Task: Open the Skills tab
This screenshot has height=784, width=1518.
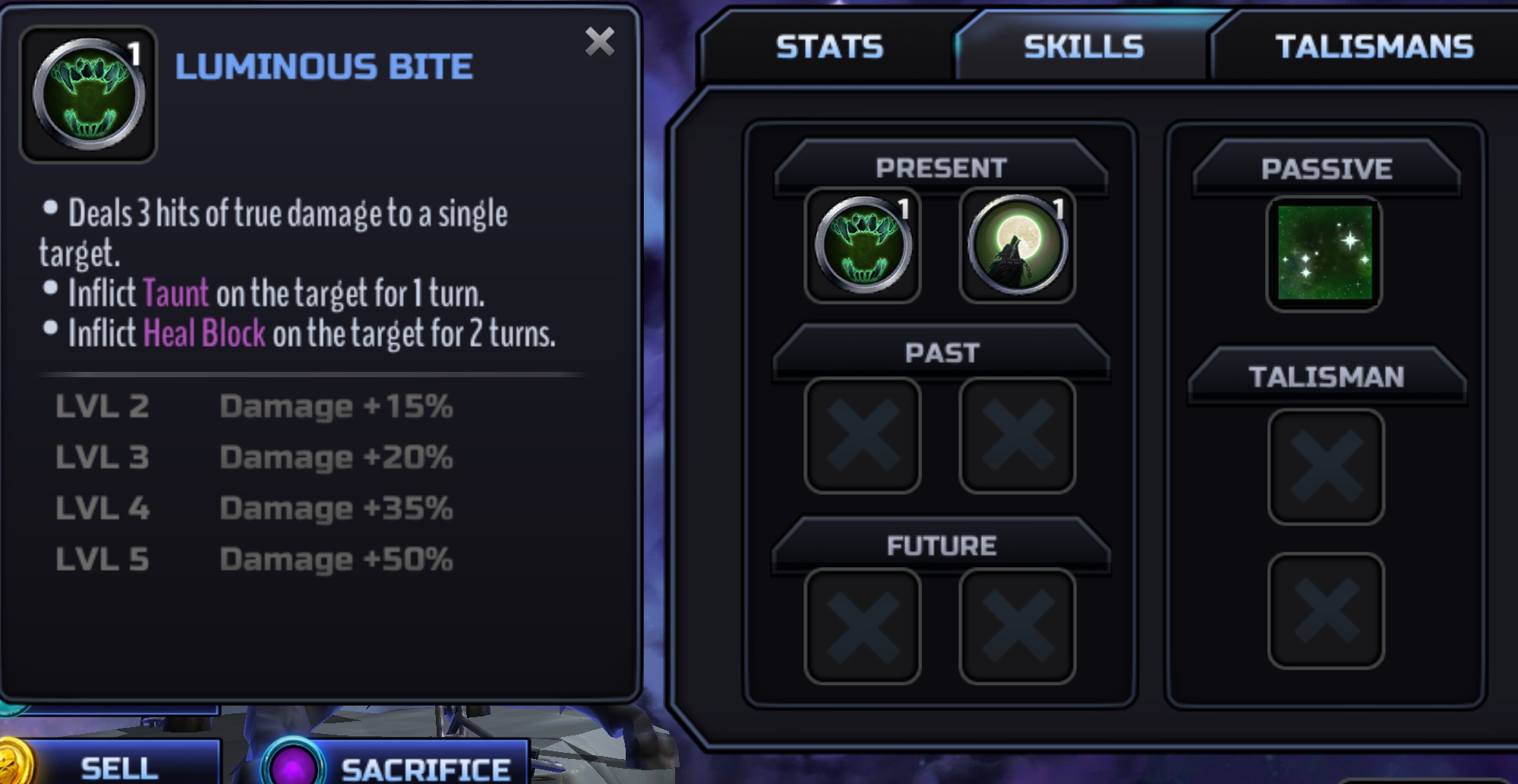Action: (x=1083, y=47)
